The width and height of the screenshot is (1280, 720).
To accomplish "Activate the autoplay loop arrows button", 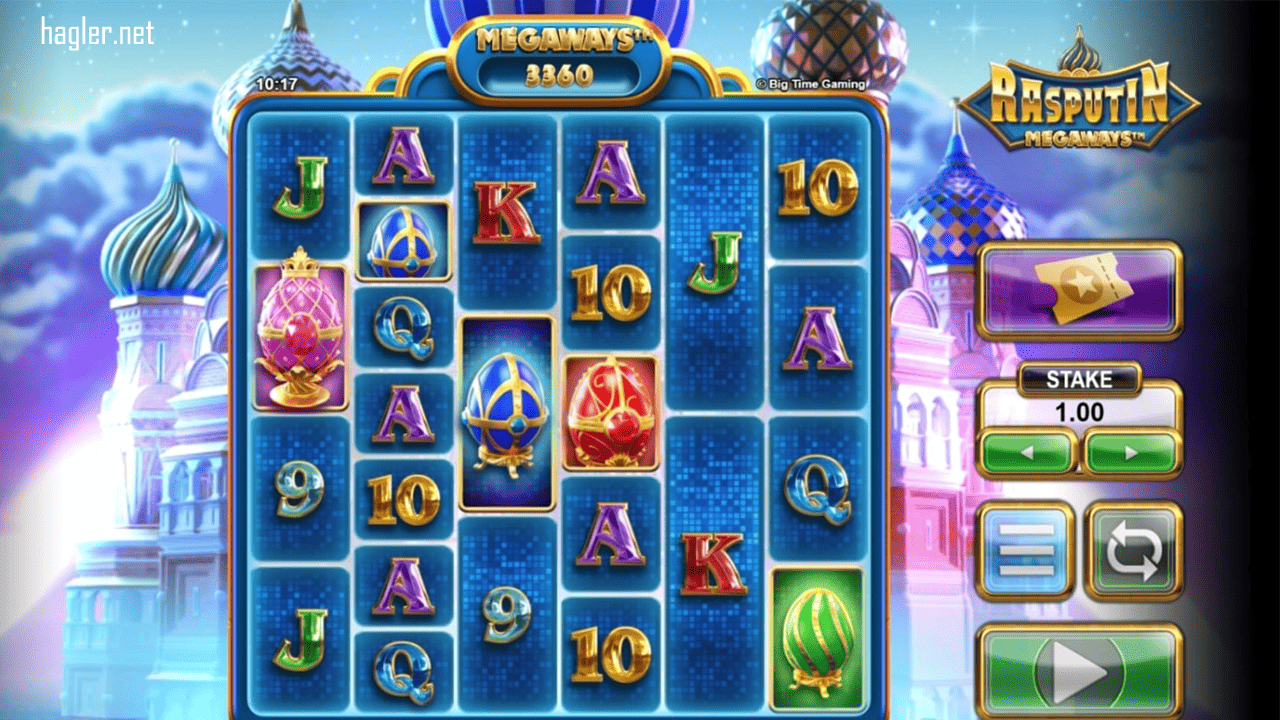I will pos(1134,551).
